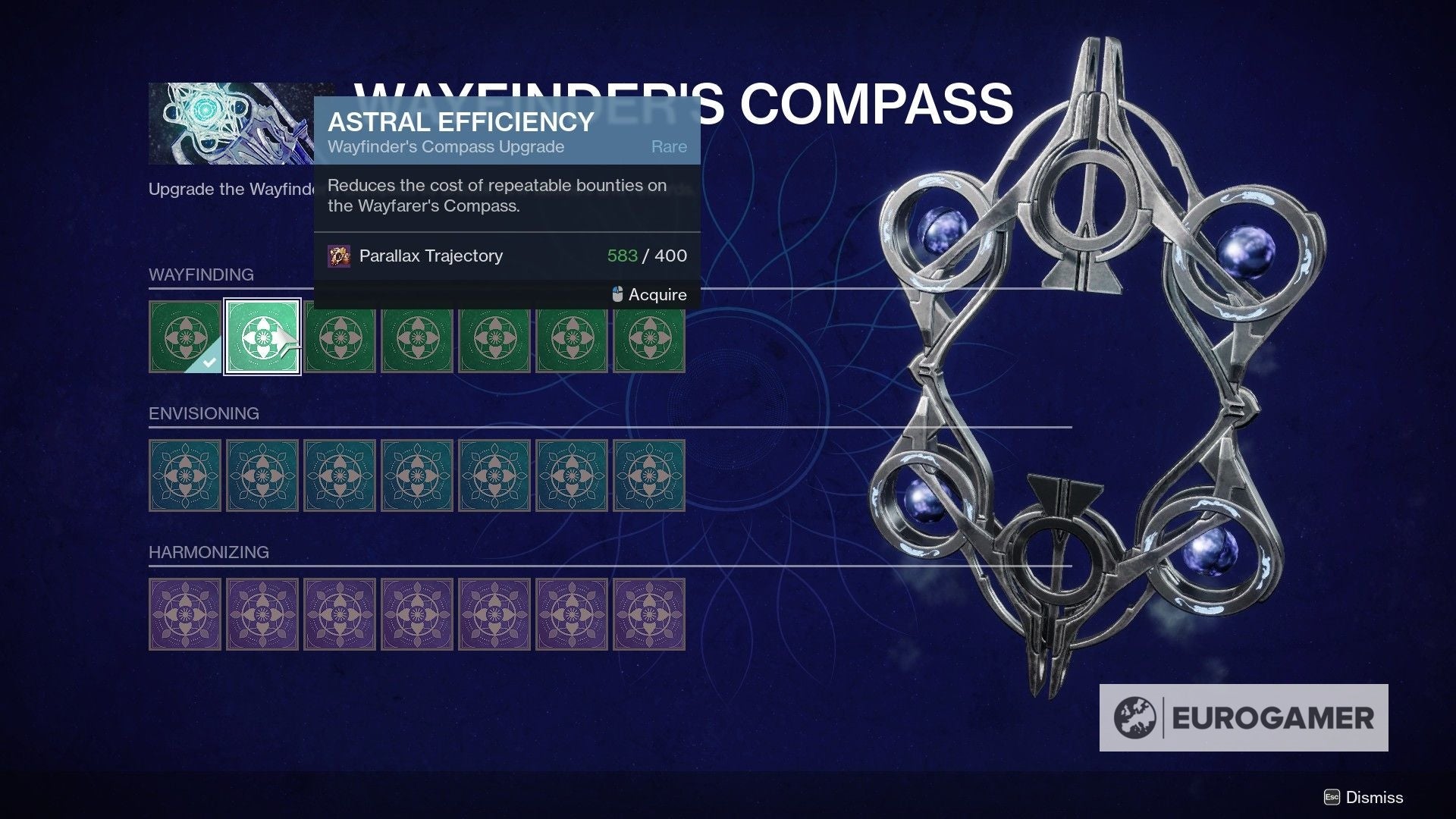Select the first Harmonizing upgrade node
Image resolution: width=1456 pixels, height=819 pixels.
tap(184, 613)
